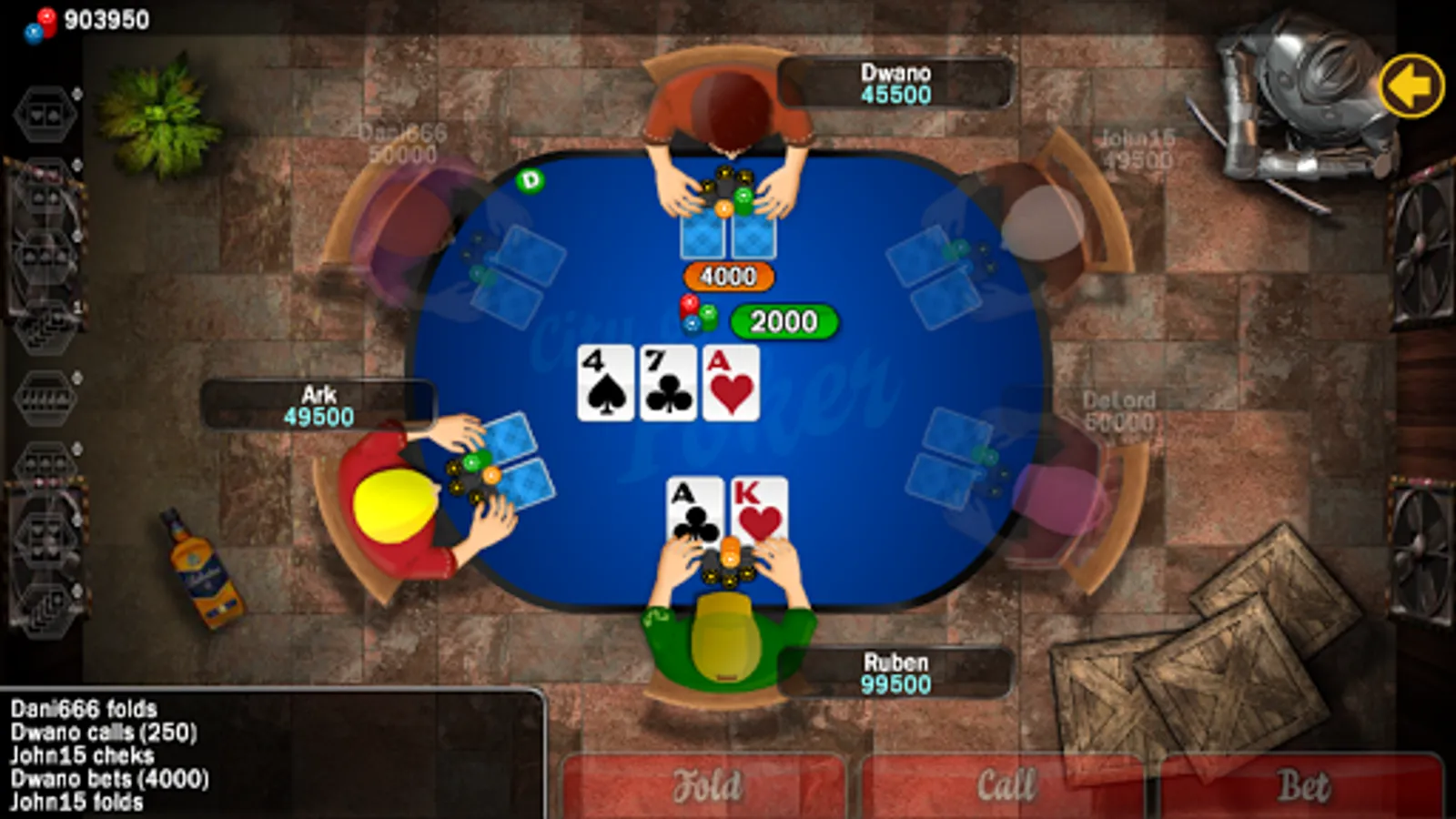Click the 2000 green bet marker
Viewport: 1456px width, 819px height.
coord(784,322)
